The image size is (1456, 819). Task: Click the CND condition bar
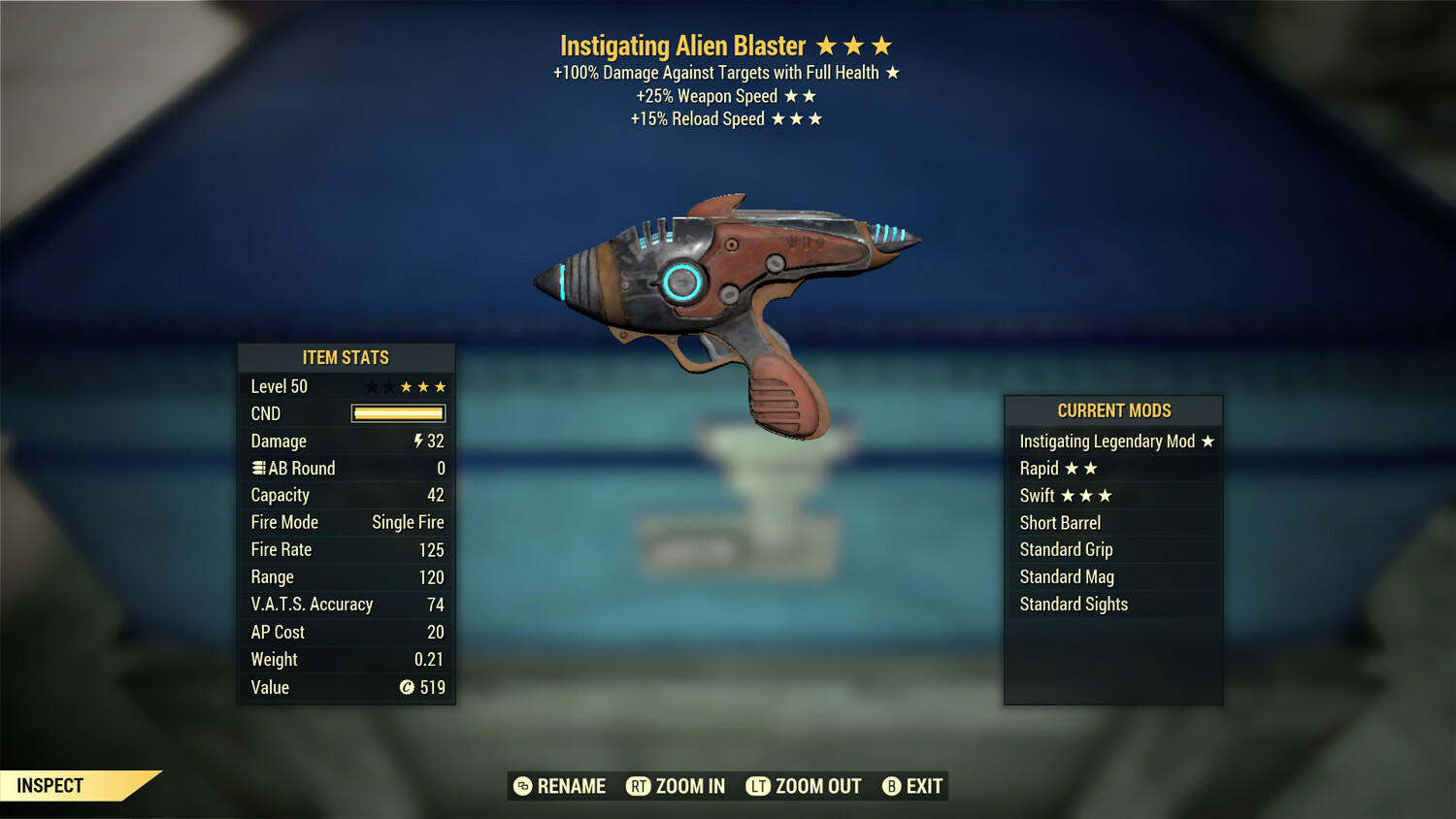click(397, 413)
